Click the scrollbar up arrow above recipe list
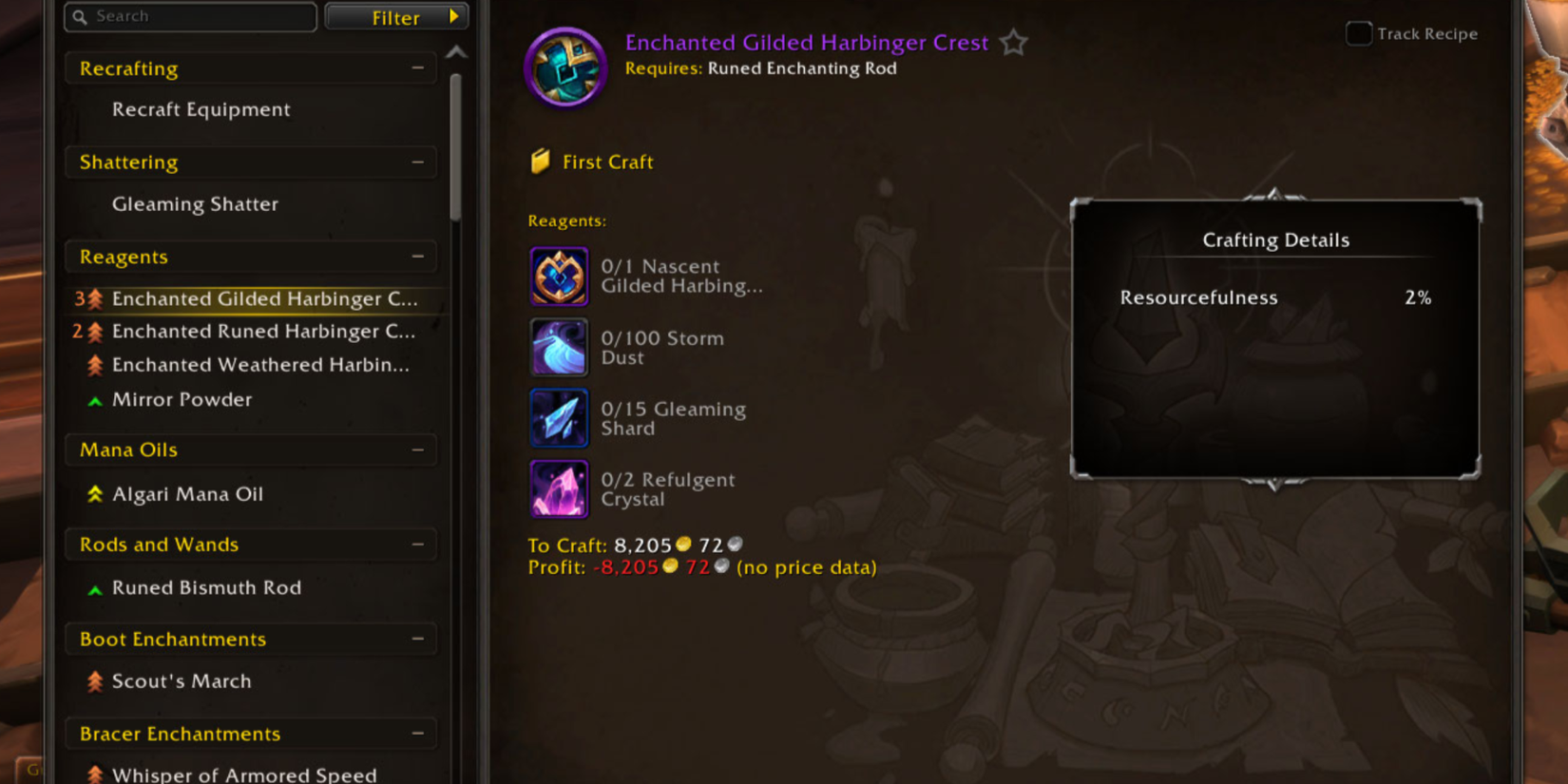 pos(457,52)
